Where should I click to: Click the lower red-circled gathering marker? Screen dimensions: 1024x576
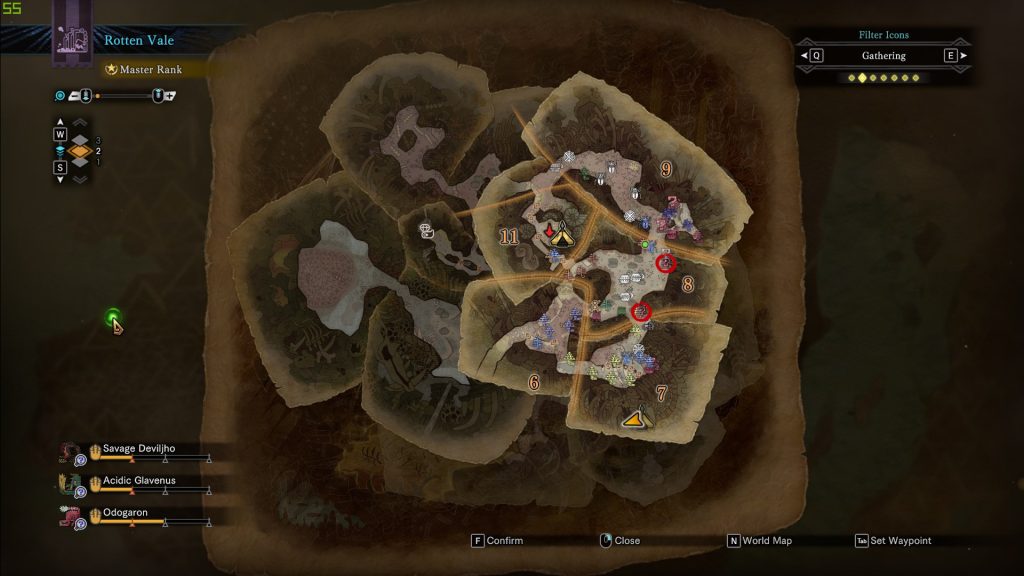point(641,312)
